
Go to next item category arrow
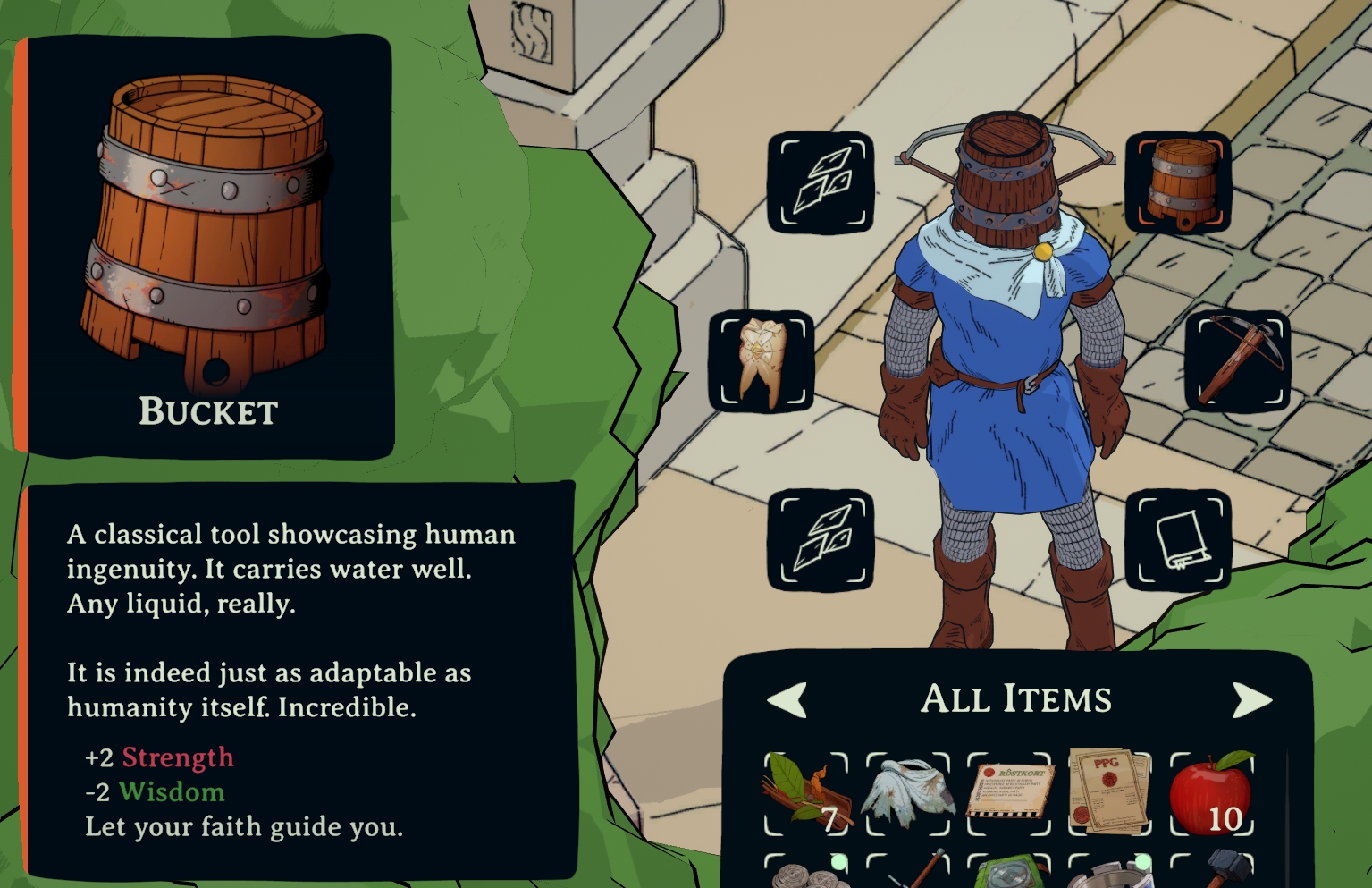point(1251,699)
